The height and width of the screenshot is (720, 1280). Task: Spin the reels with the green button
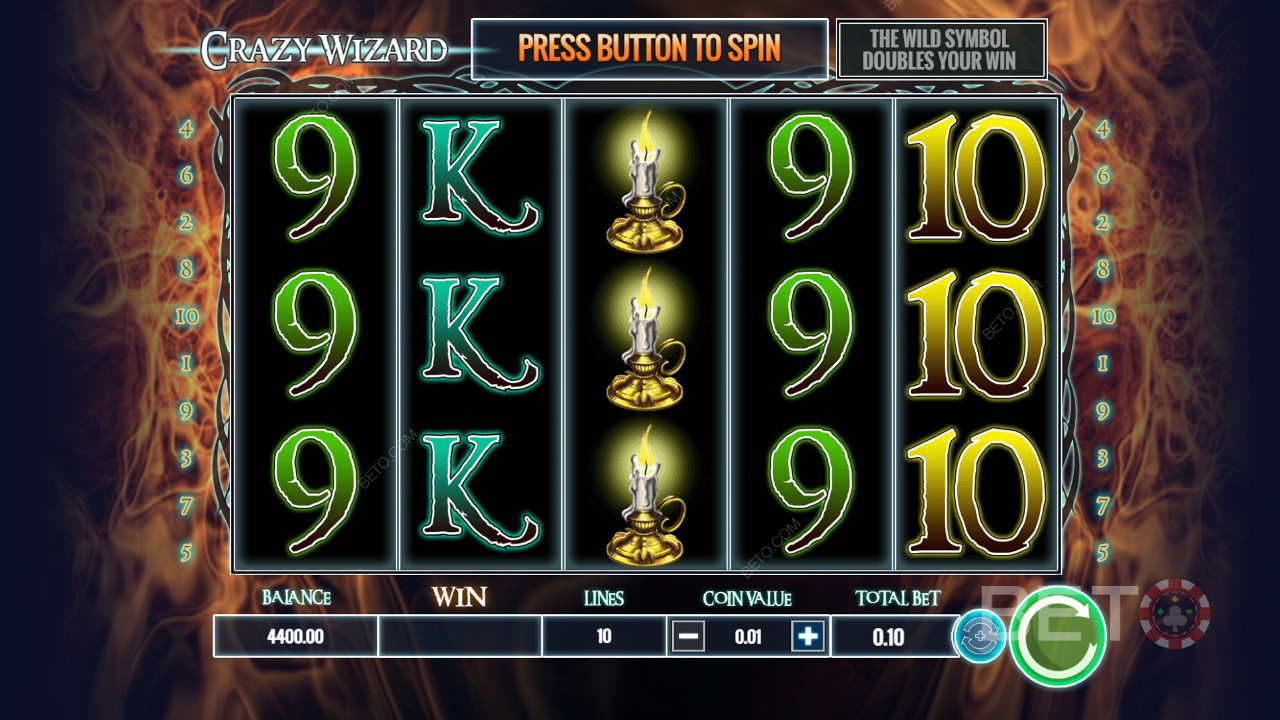(x=1057, y=636)
